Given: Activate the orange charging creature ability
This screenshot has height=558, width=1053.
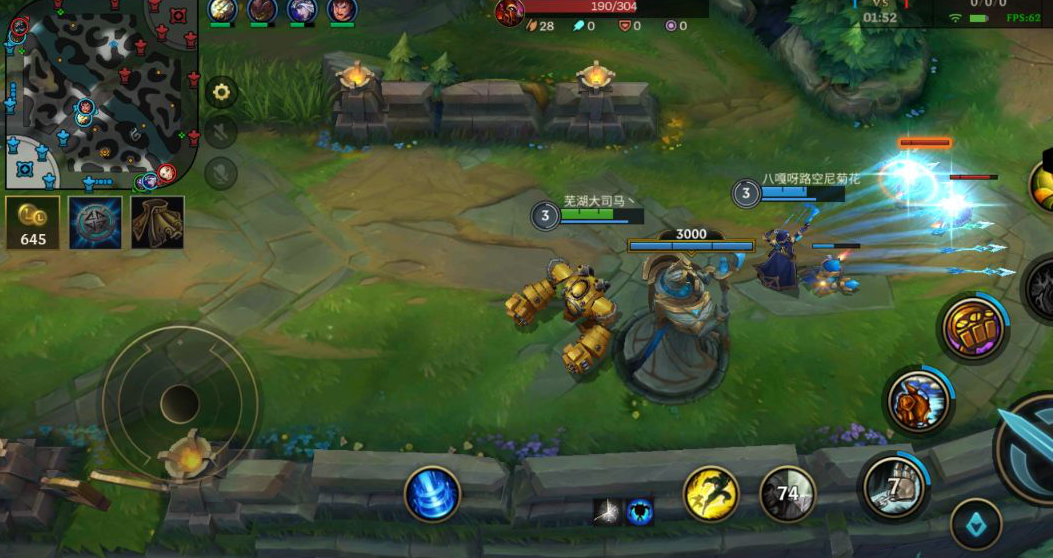Looking at the screenshot, I should point(919,401).
